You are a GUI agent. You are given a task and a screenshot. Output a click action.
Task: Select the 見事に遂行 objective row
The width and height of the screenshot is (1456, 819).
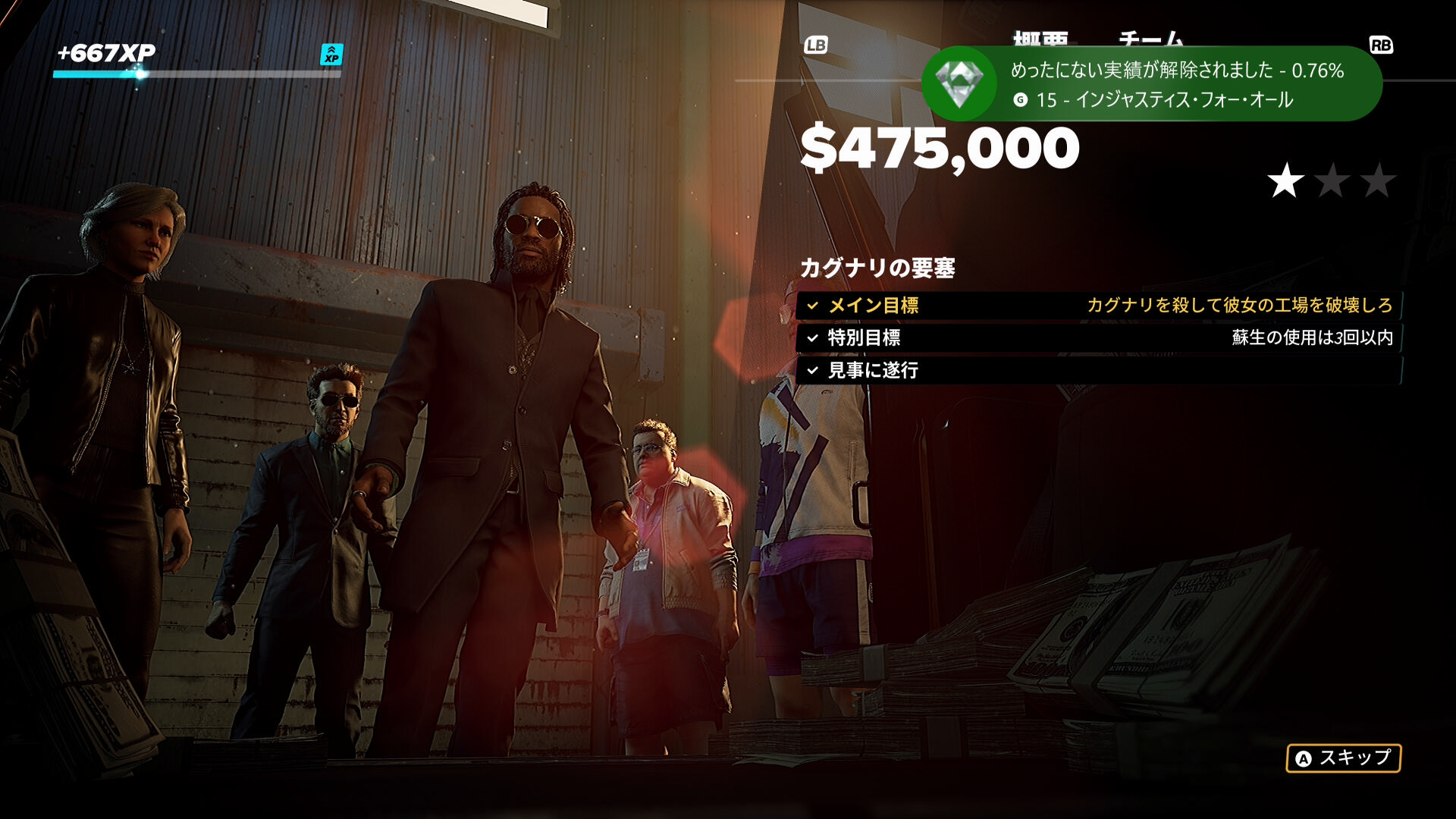pyautogui.click(x=1098, y=371)
